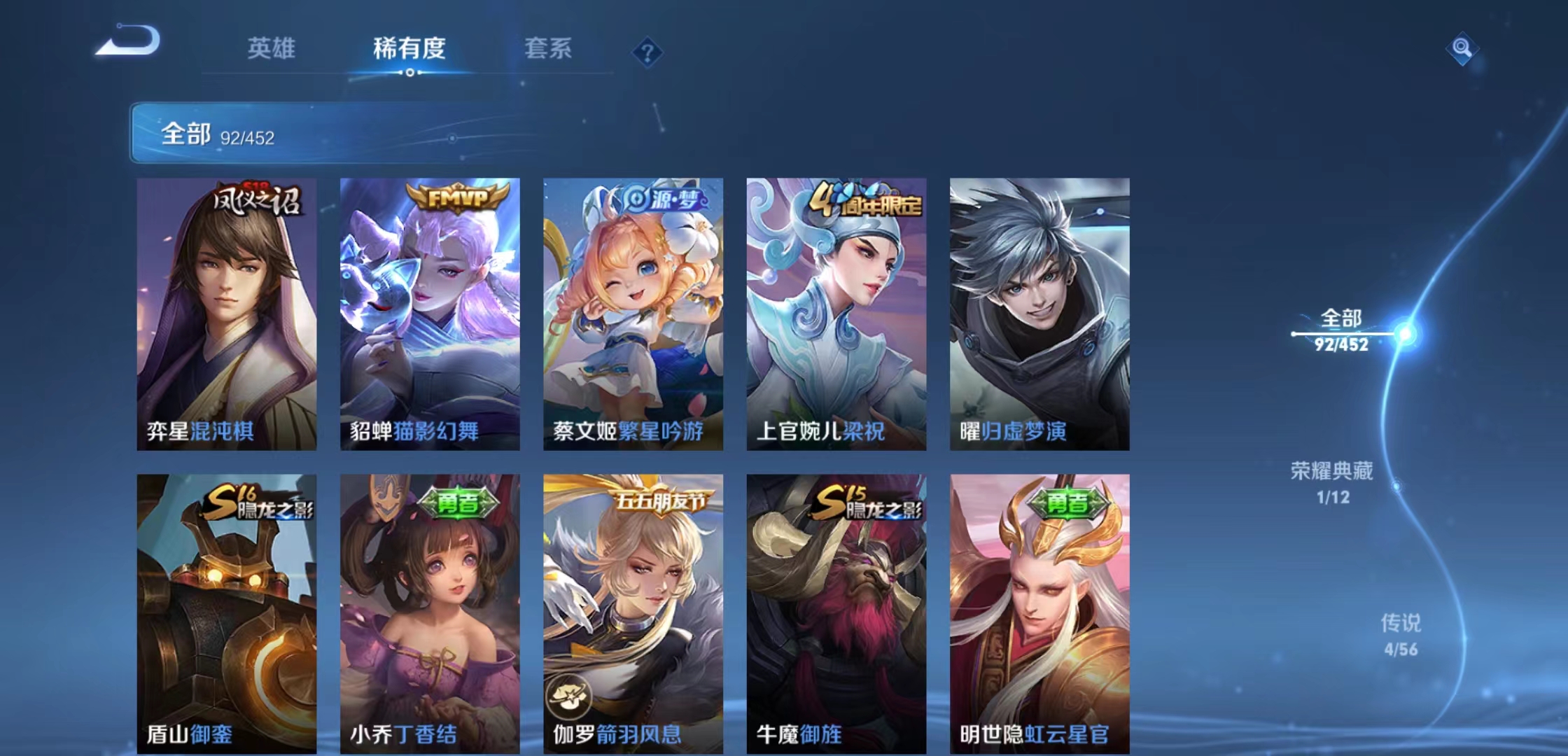Select the 稀有度 tab
1568x756 pixels.
click(409, 49)
